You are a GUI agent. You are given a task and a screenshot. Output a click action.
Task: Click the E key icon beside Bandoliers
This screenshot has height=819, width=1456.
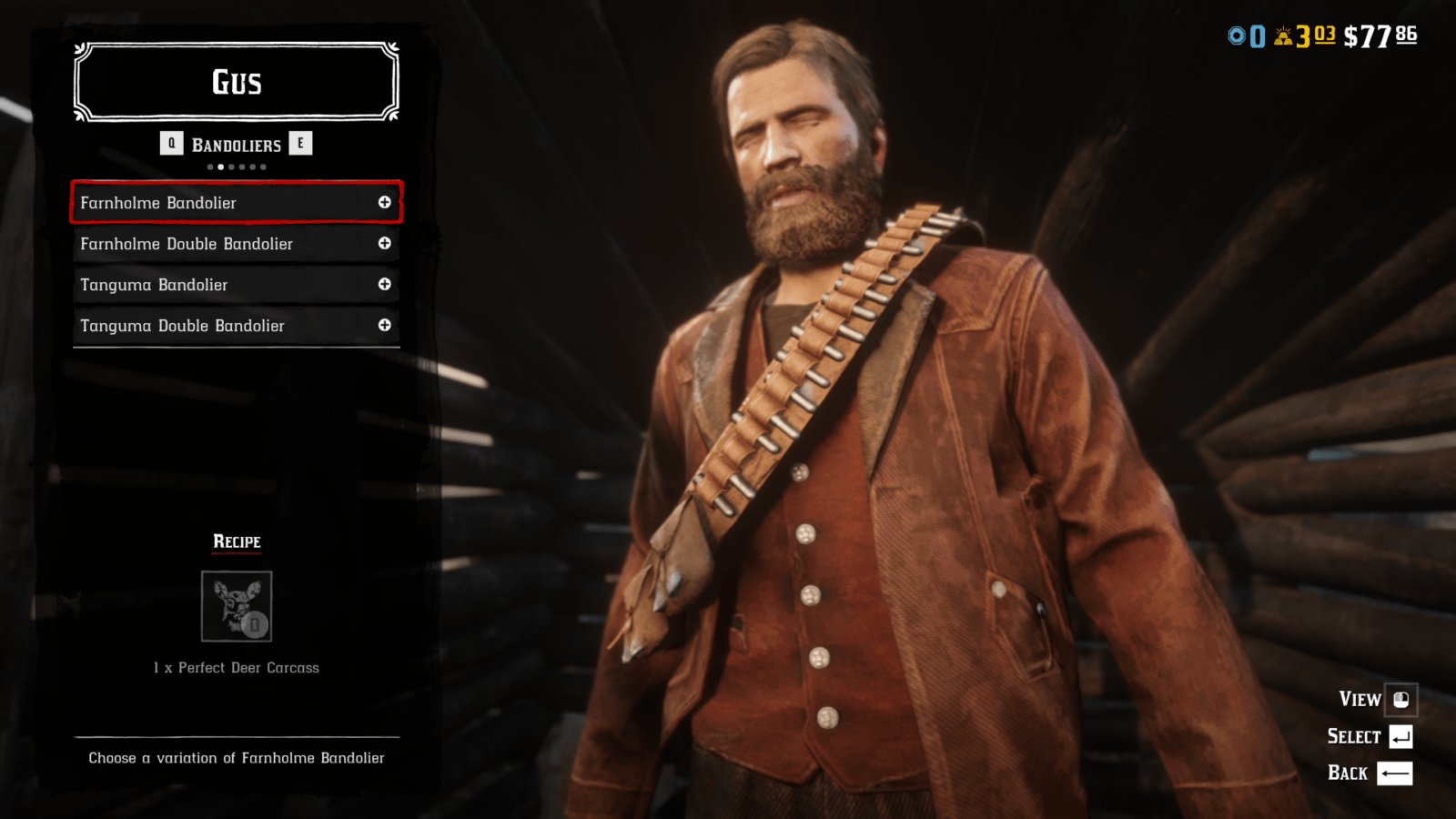point(301,143)
